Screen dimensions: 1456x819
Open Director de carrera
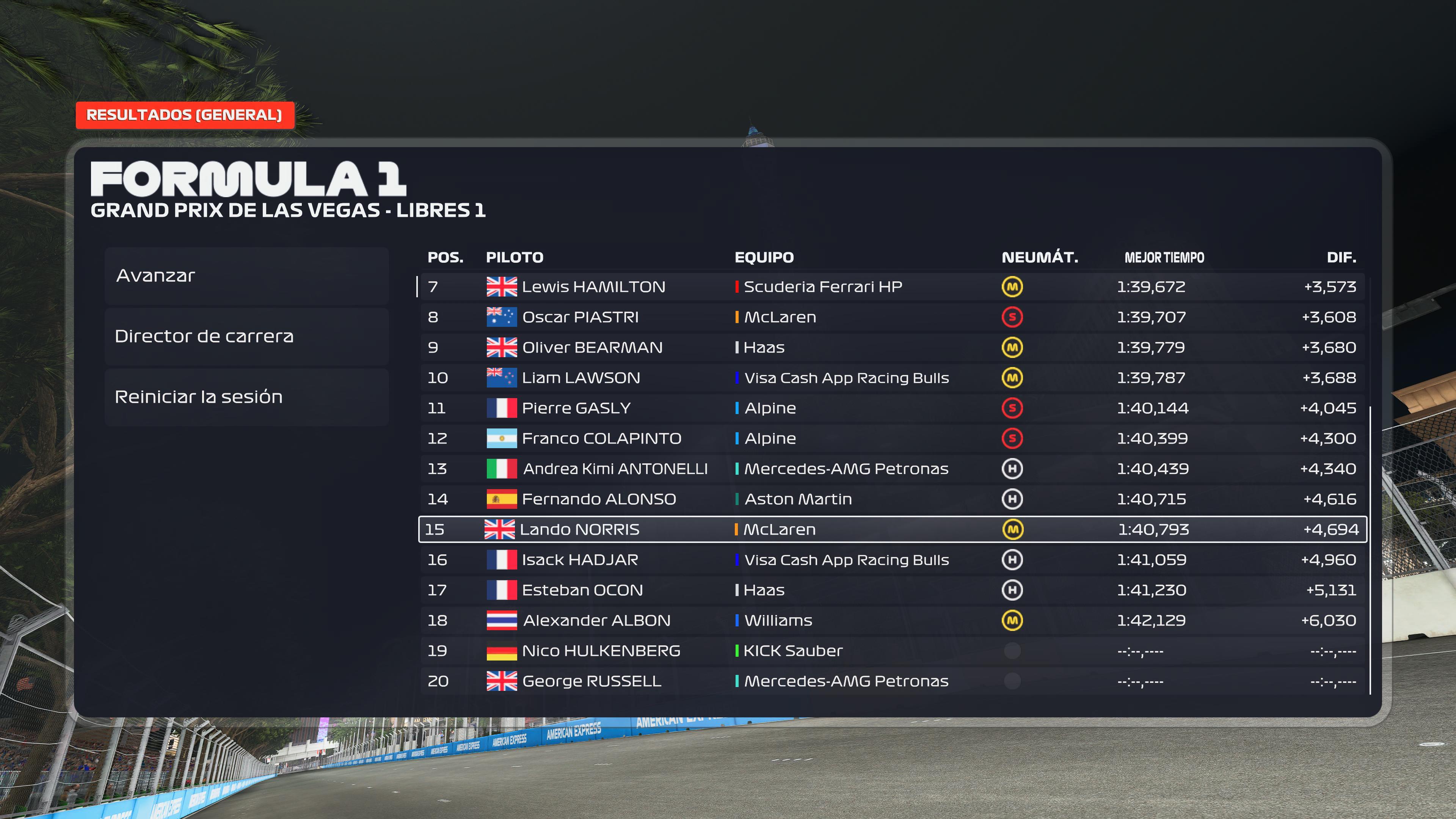click(246, 336)
